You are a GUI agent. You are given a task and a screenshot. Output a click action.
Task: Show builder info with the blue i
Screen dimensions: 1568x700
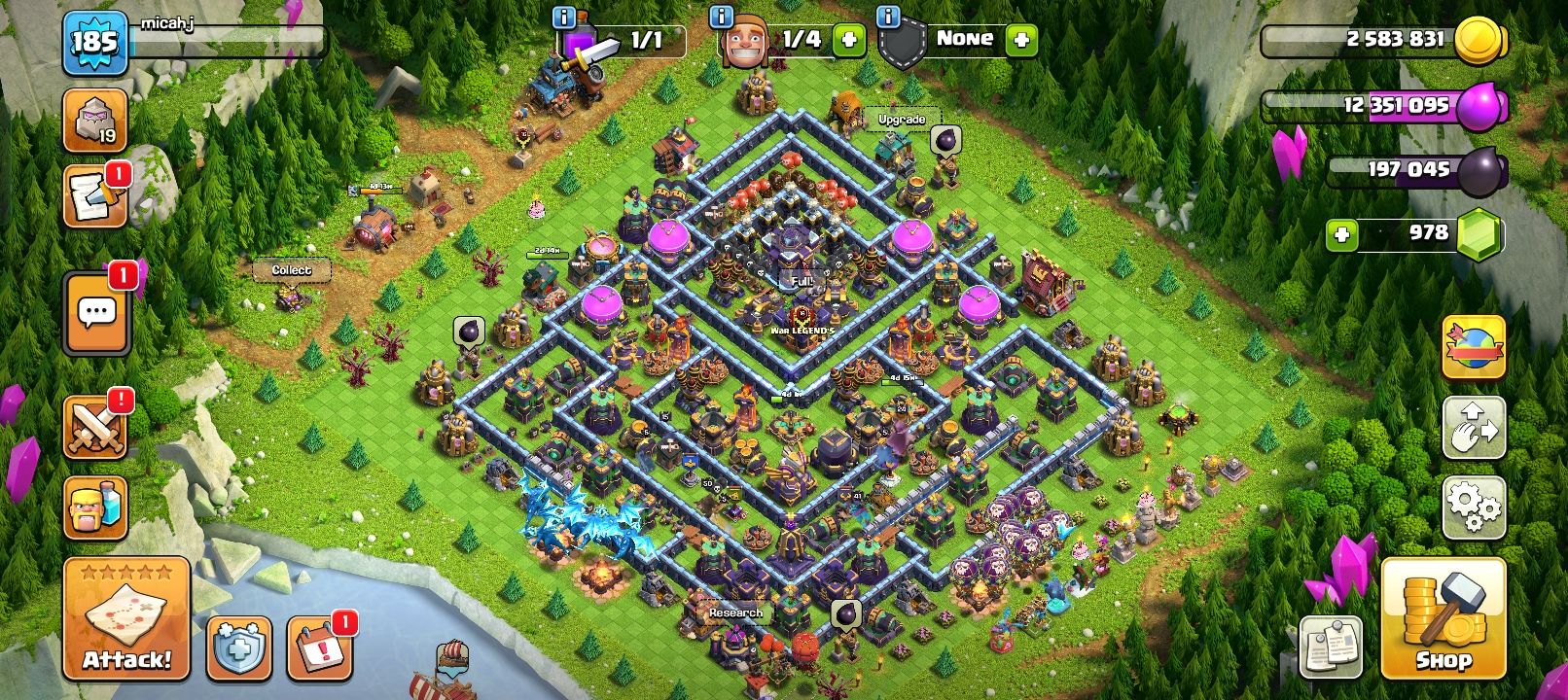click(x=721, y=17)
